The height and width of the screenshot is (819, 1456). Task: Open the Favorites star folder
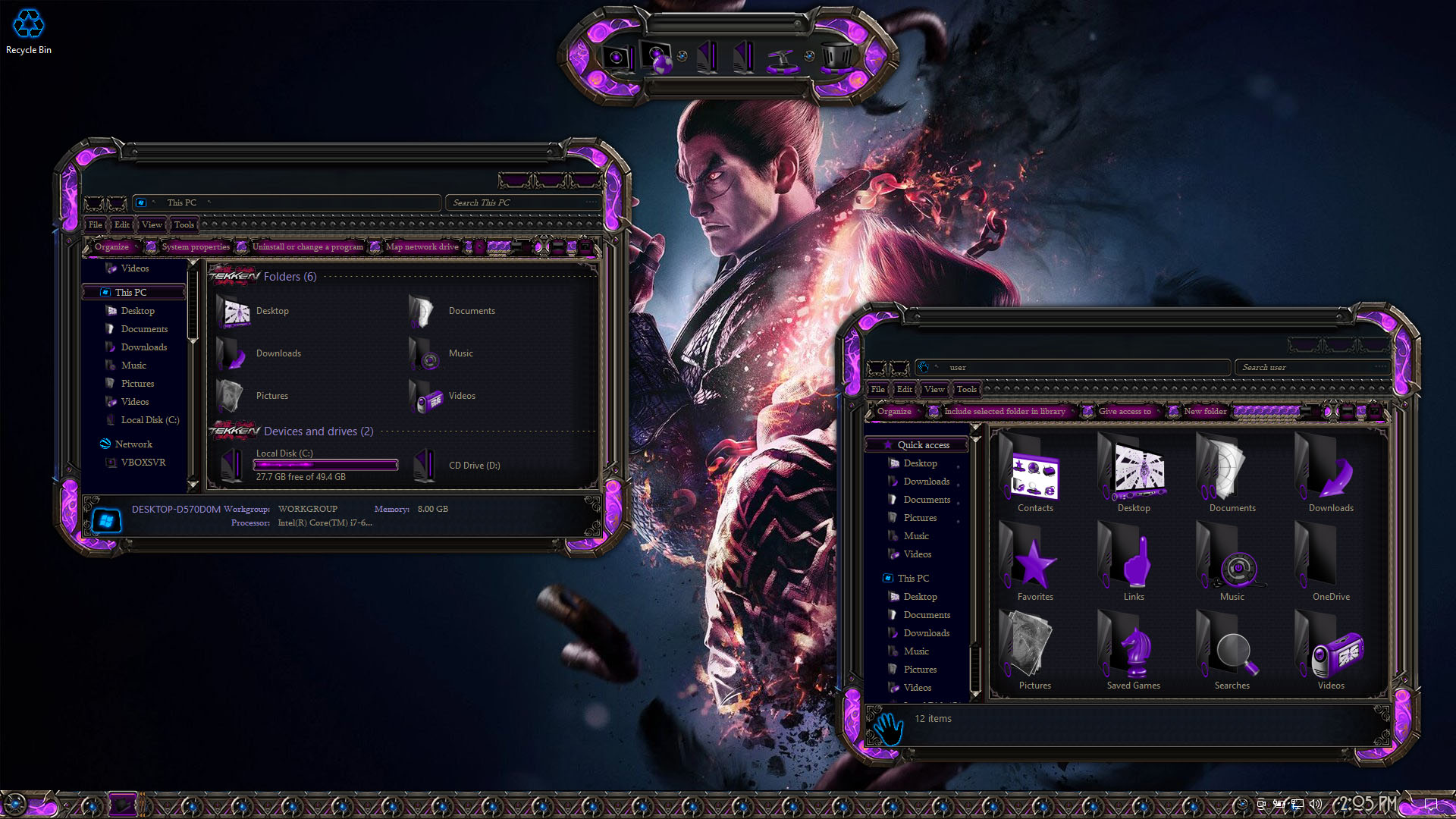[1035, 566]
